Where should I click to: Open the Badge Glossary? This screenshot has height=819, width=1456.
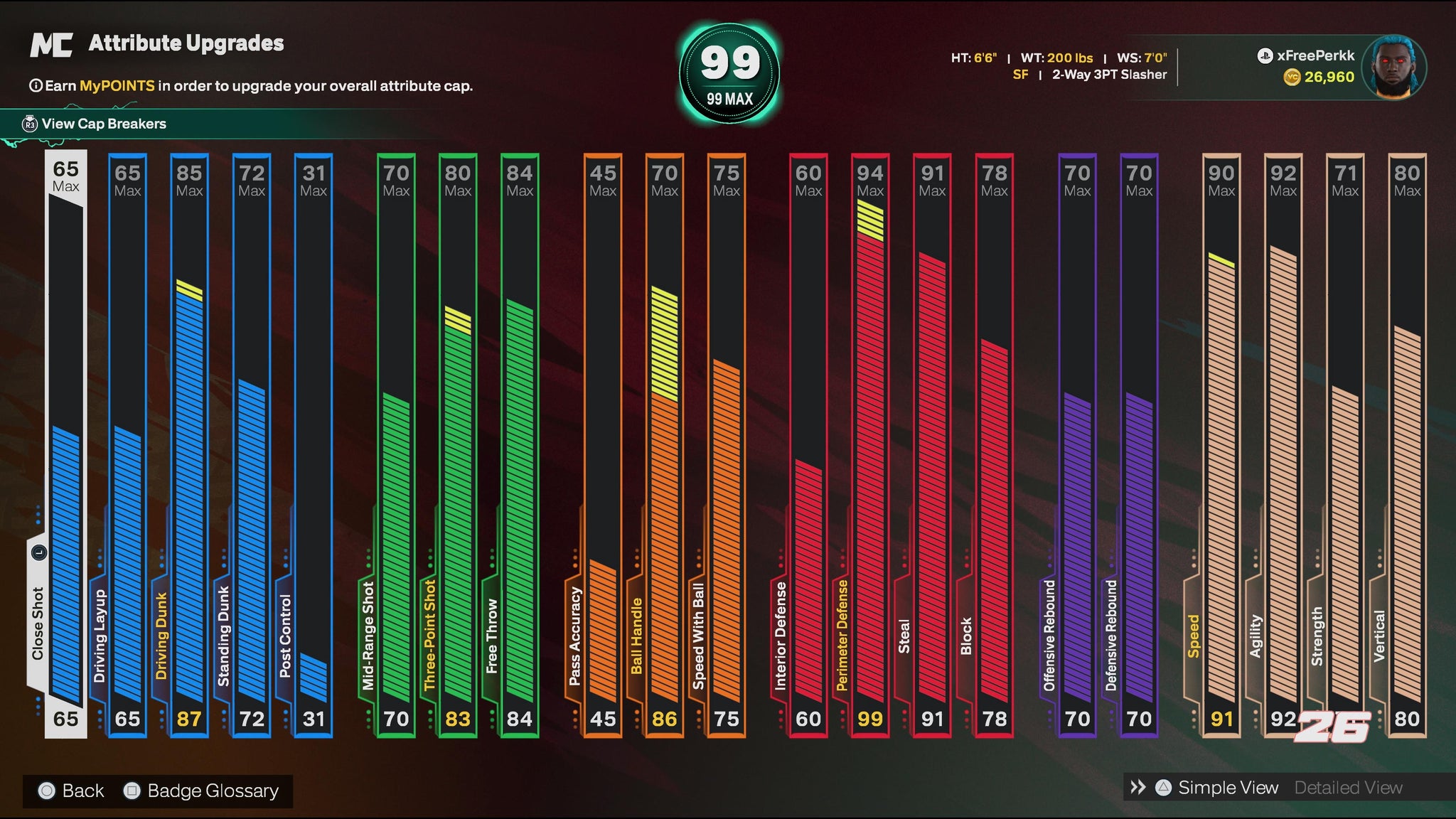(x=203, y=791)
